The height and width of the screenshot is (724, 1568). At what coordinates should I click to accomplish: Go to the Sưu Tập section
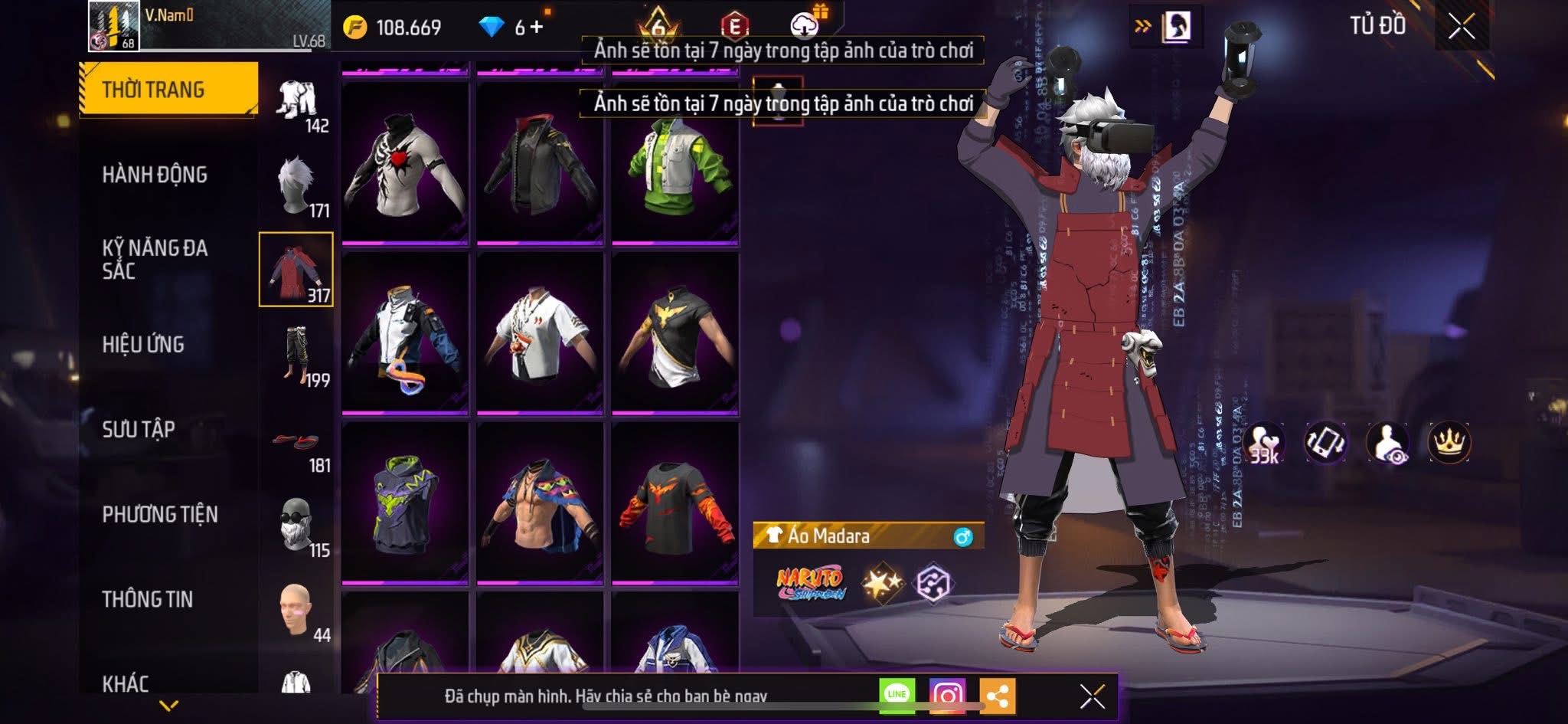point(139,429)
